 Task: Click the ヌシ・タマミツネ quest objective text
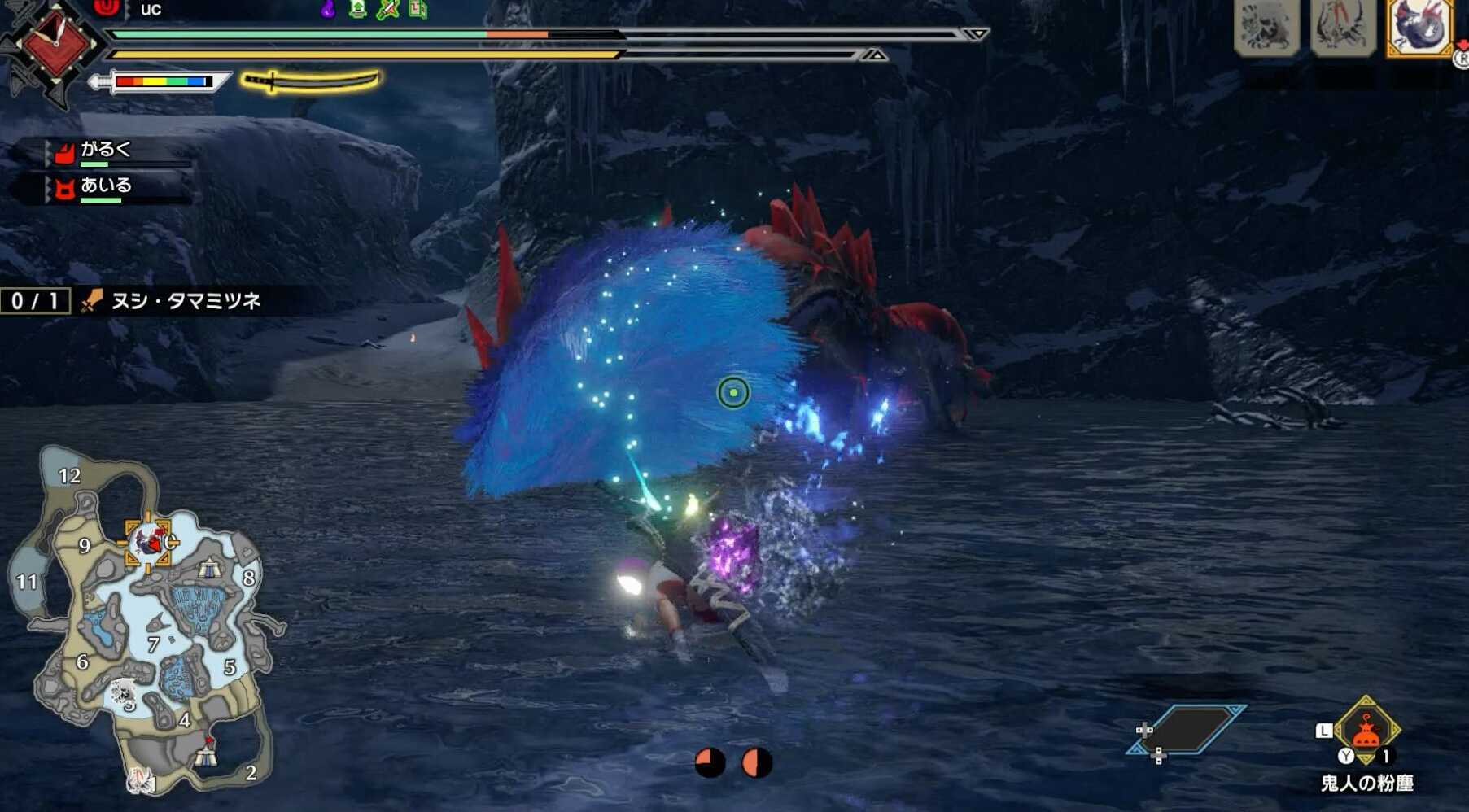pyautogui.click(x=187, y=302)
